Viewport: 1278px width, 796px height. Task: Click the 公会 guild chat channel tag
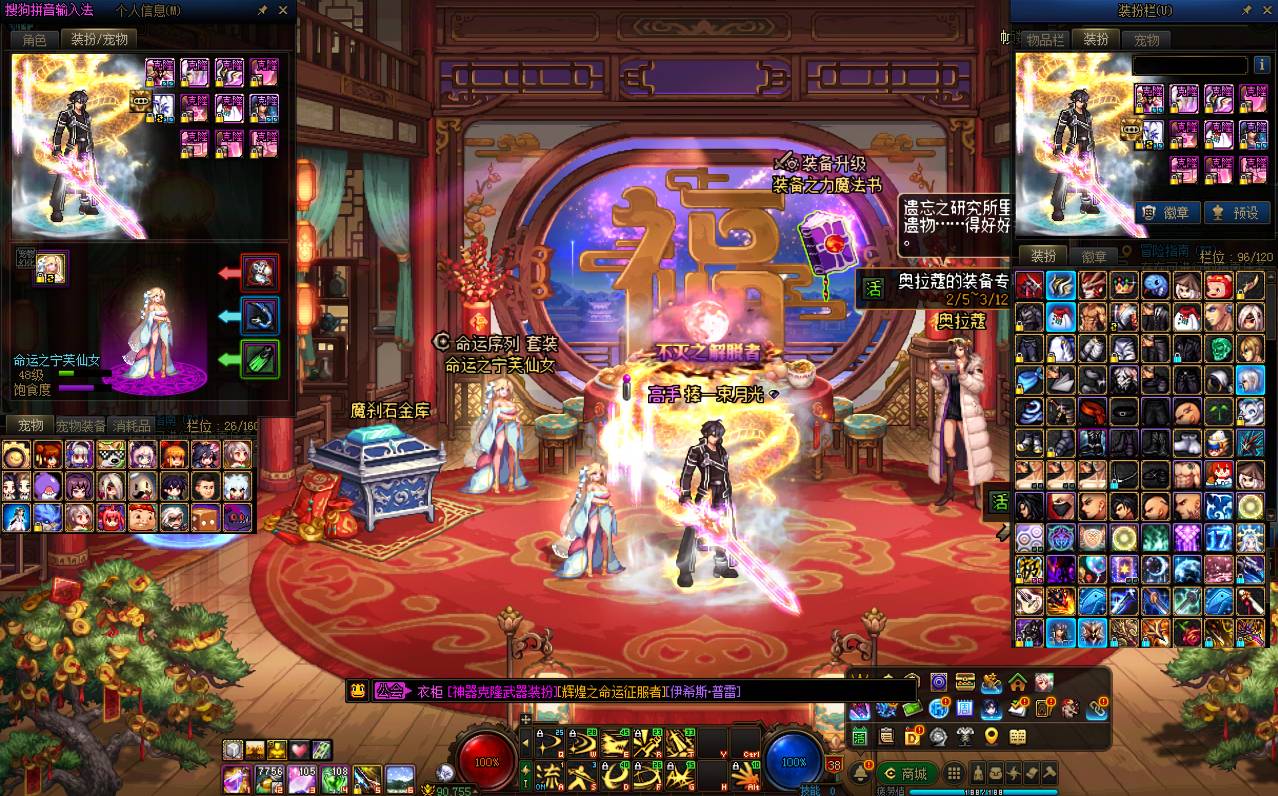(391, 691)
